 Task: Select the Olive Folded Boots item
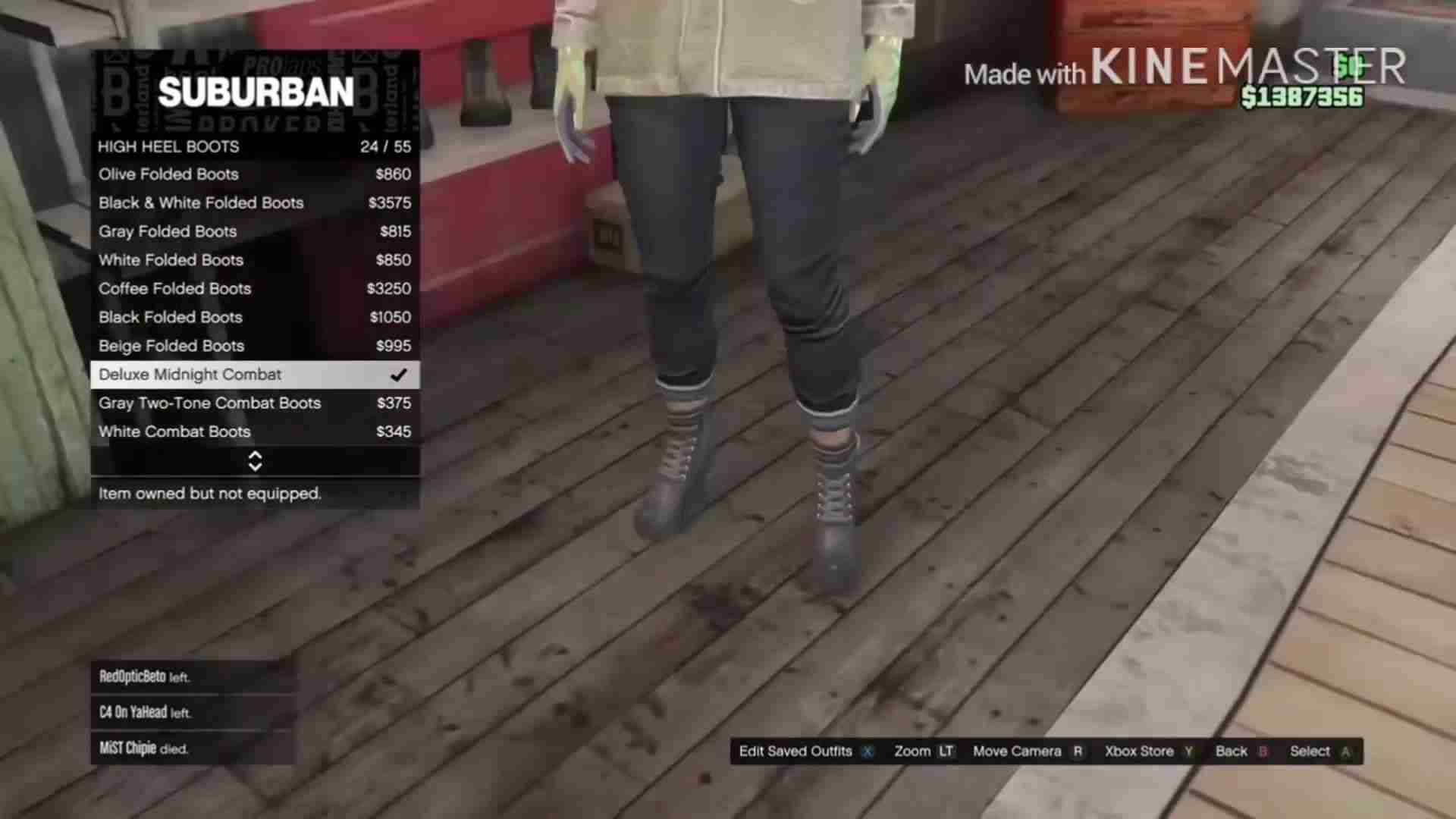(x=168, y=174)
